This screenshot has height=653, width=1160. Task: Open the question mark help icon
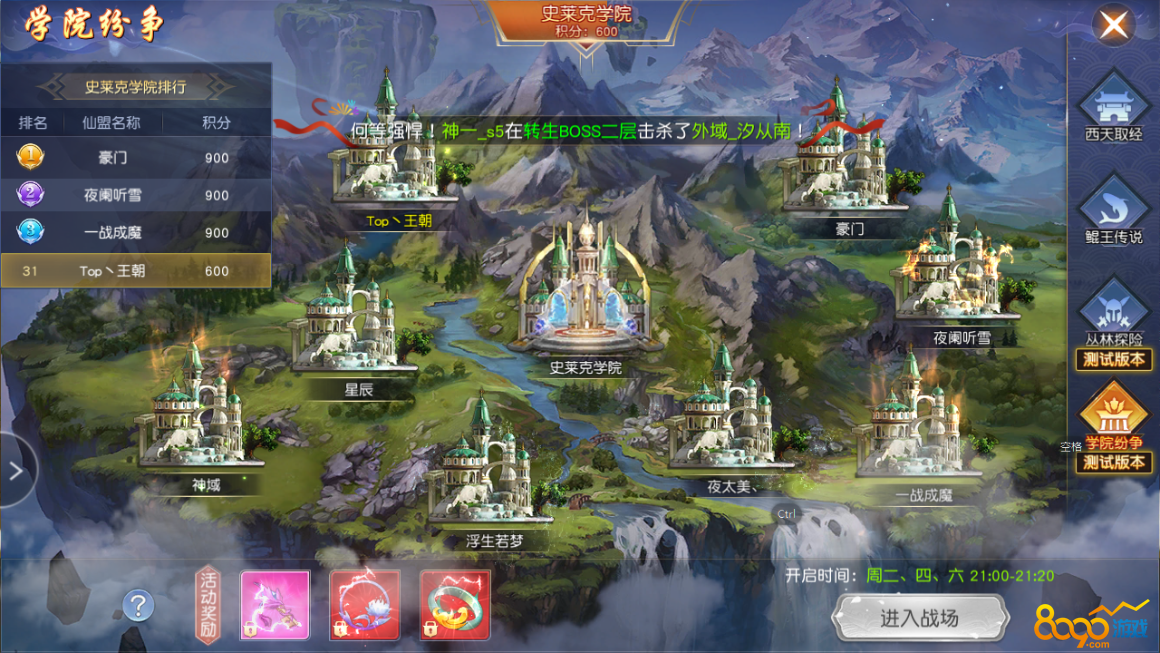click(x=138, y=605)
